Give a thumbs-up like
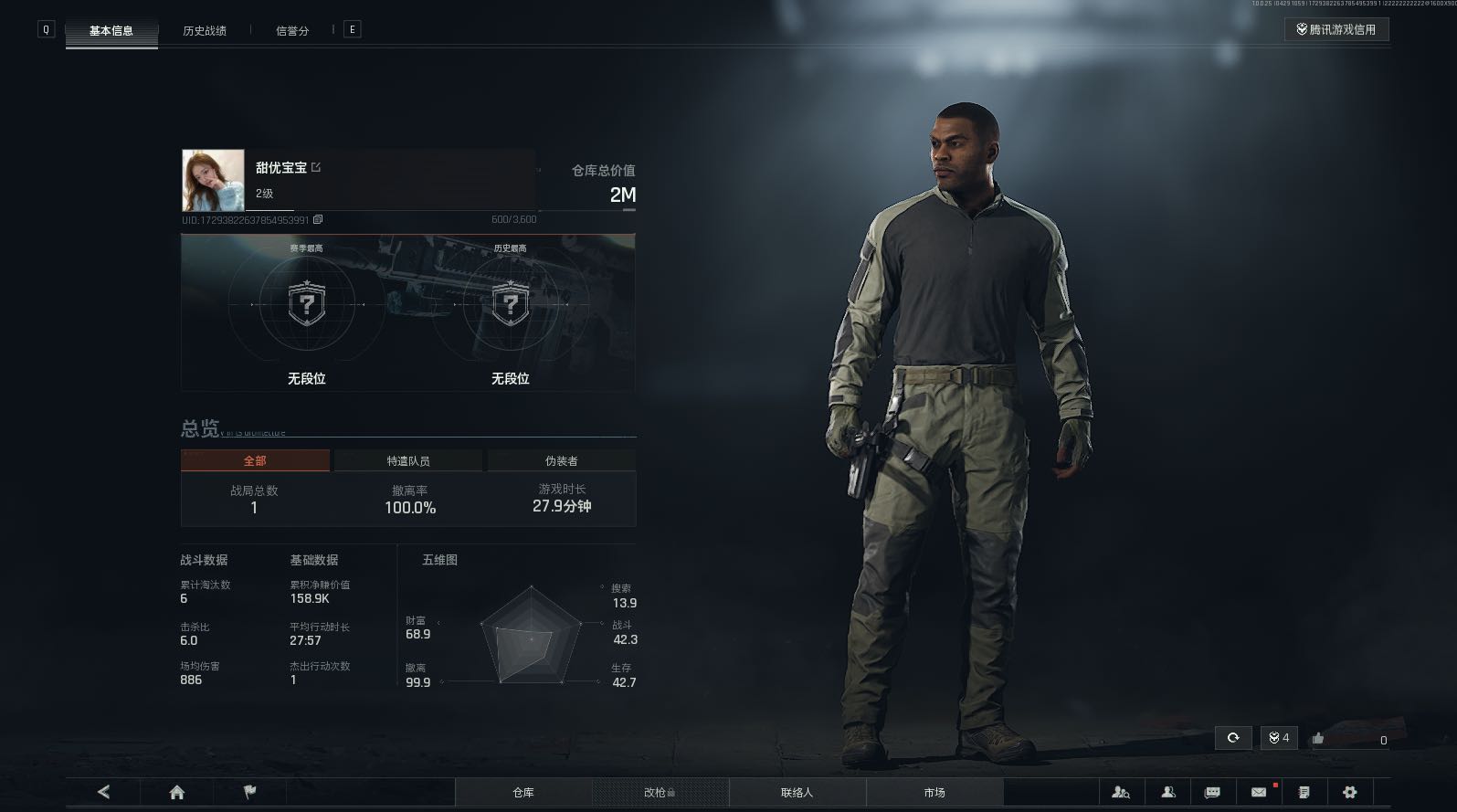Image resolution: width=1457 pixels, height=812 pixels. (1317, 738)
